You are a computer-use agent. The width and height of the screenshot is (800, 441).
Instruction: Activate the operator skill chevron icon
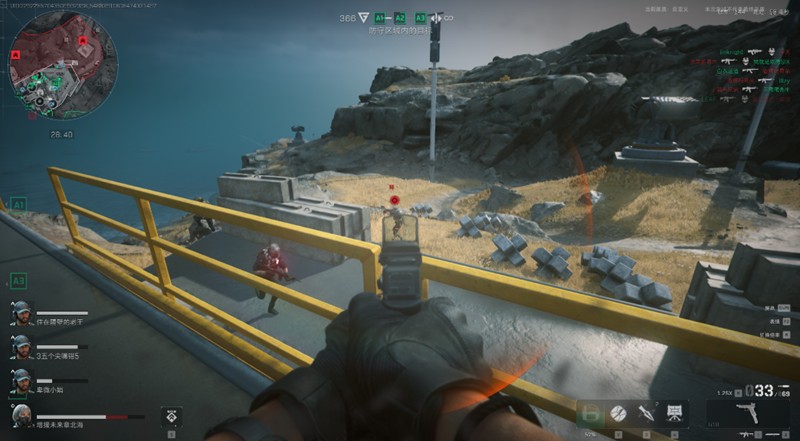pos(172,415)
